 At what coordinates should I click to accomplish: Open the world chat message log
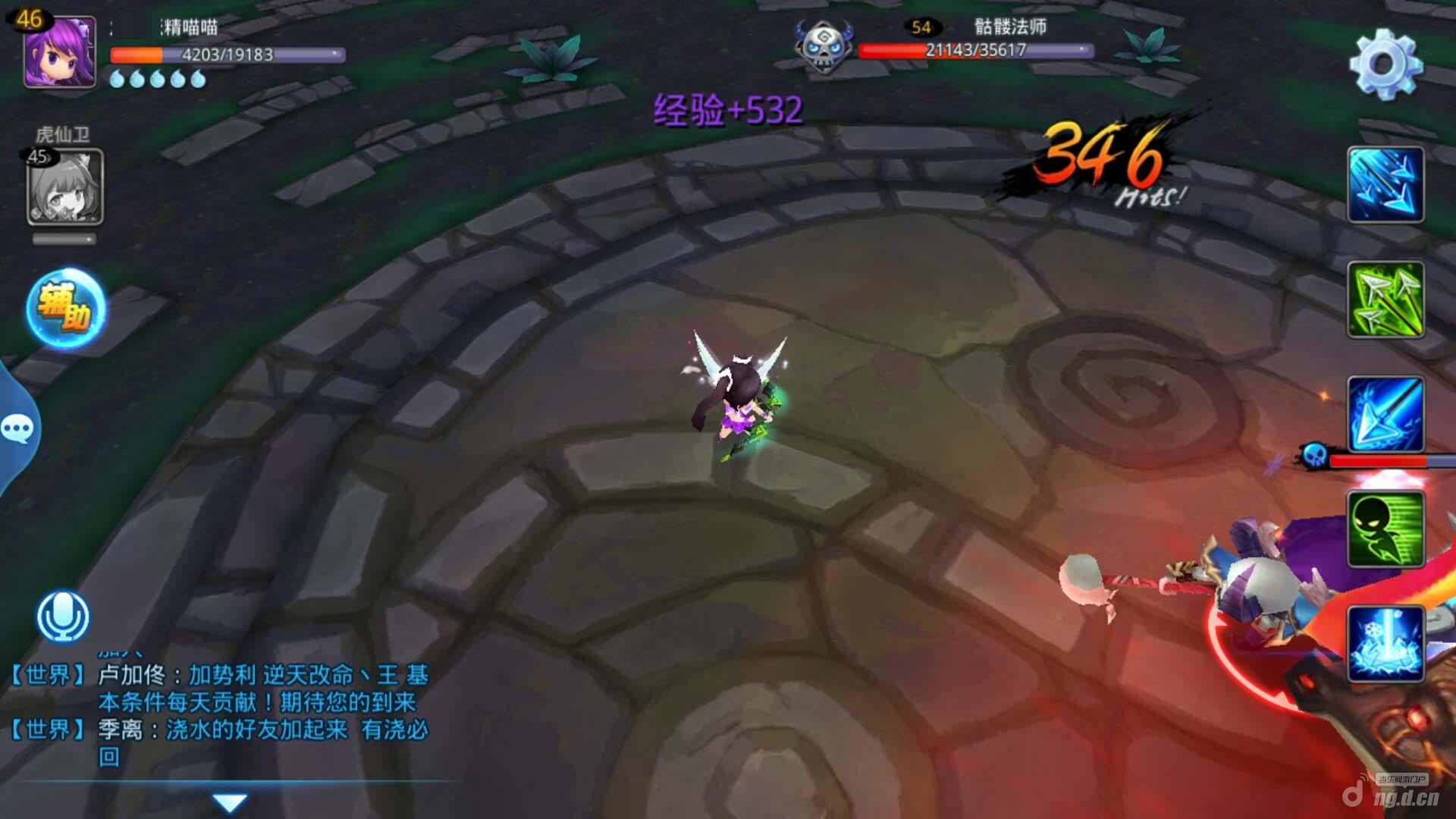[227, 714]
